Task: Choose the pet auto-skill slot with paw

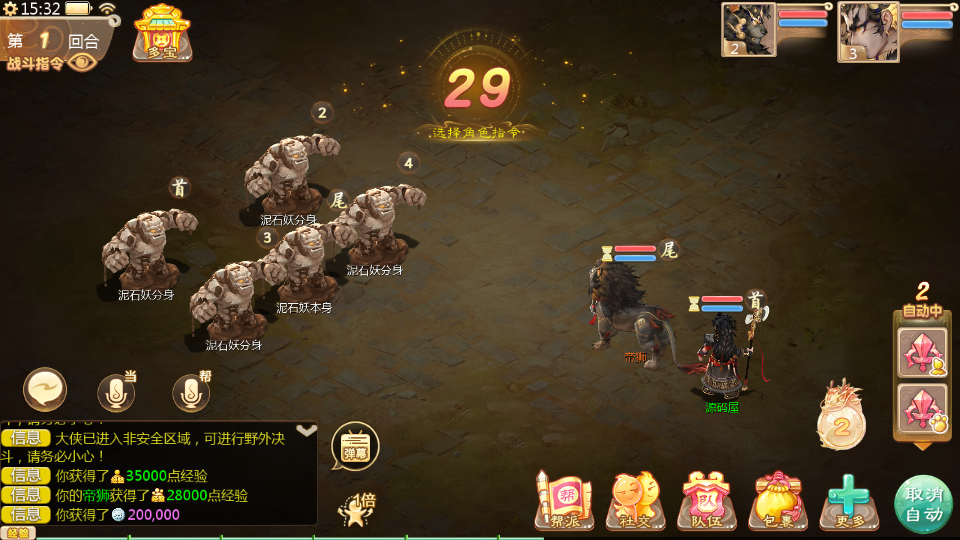Action: tap(922, 408)
